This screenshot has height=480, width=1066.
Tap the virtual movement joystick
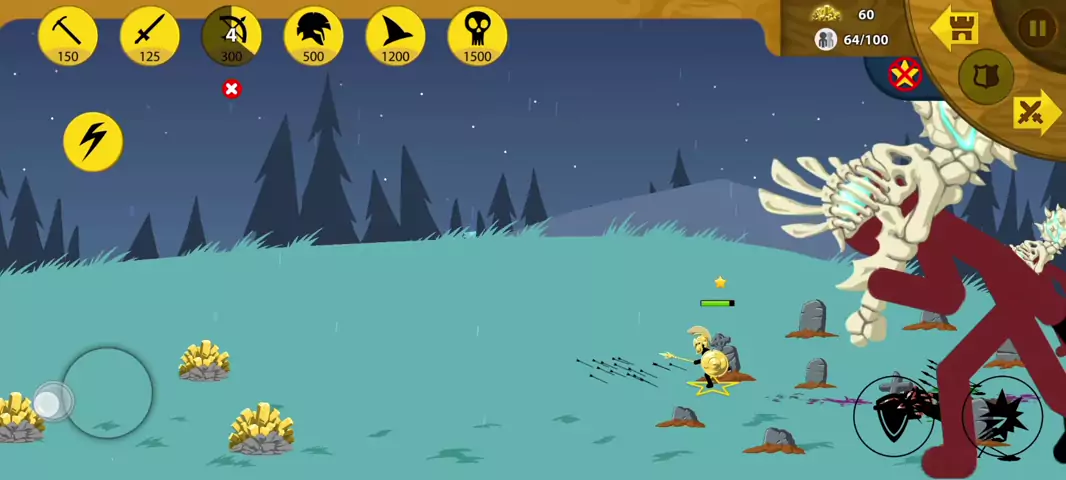pos(108,392)
